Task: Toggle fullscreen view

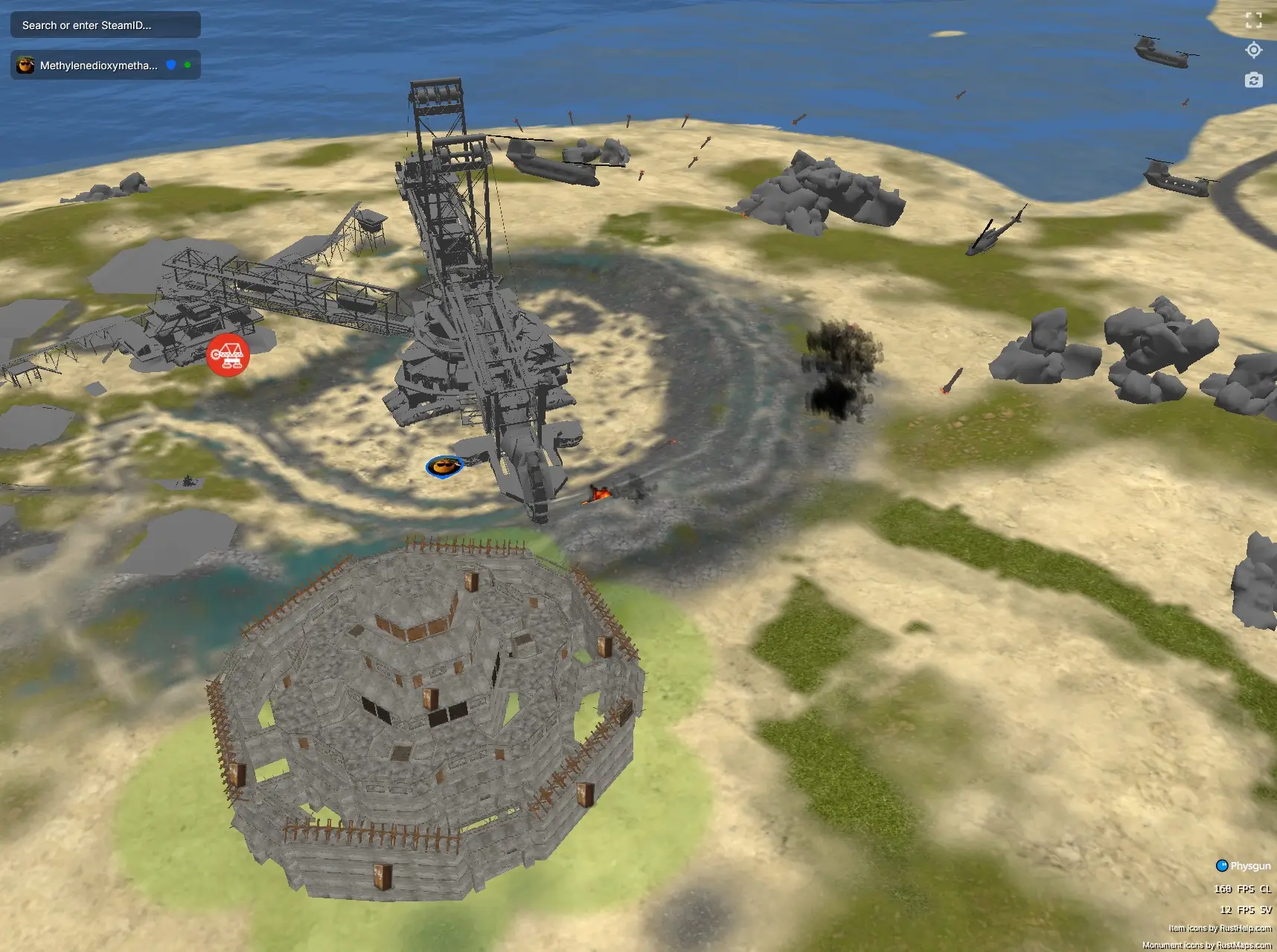Action: point(1254,21)
